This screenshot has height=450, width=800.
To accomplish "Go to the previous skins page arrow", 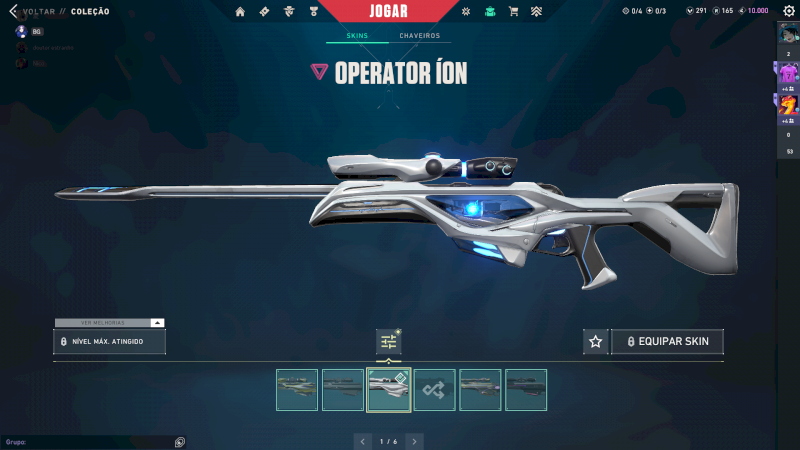I will (x=363, y=441).
